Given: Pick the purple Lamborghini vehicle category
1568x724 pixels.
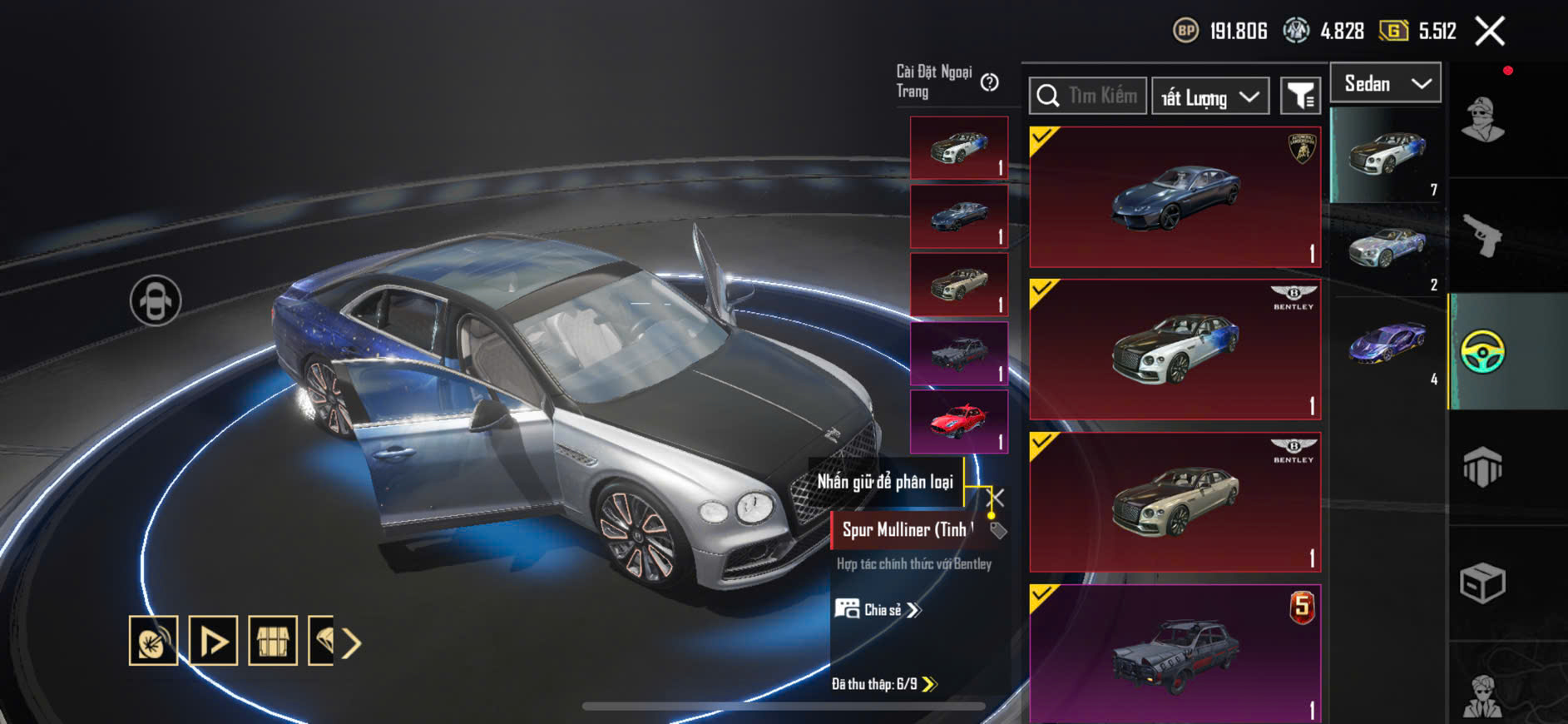Looking at the screenshot, I should click(1387, 345).
